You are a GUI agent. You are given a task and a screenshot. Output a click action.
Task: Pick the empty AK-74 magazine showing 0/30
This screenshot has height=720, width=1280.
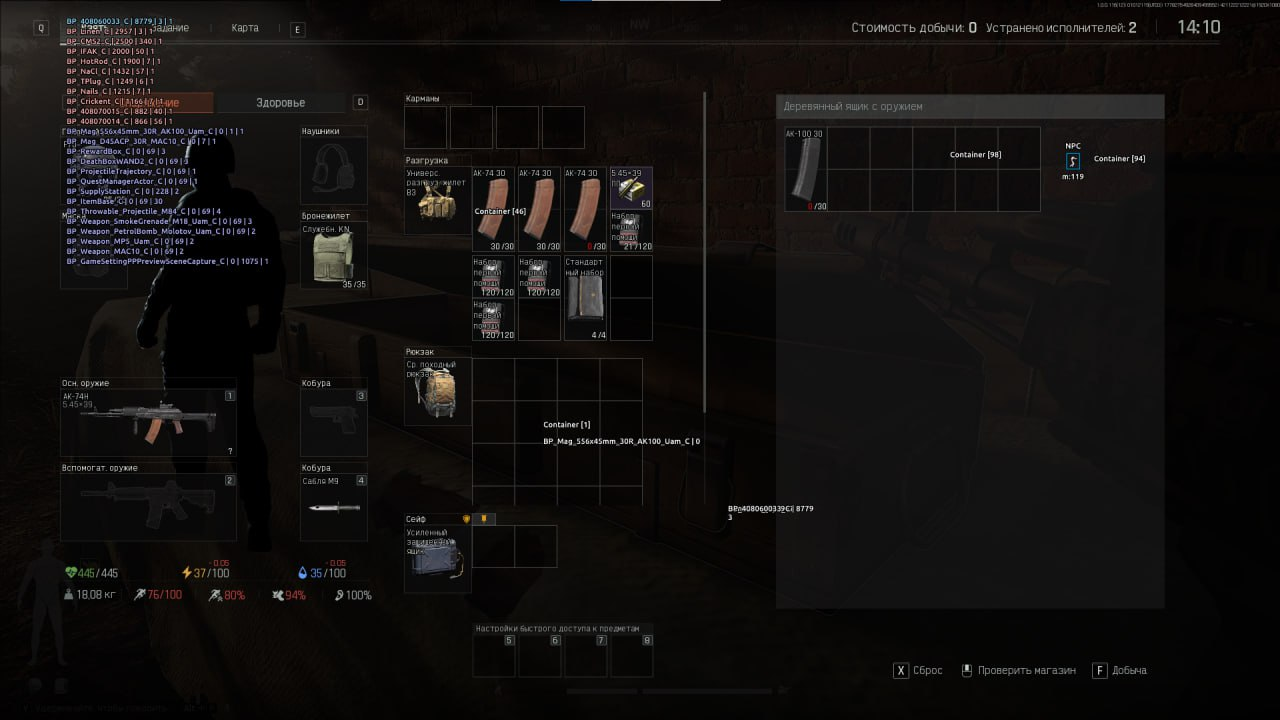(x=585, y=209)
